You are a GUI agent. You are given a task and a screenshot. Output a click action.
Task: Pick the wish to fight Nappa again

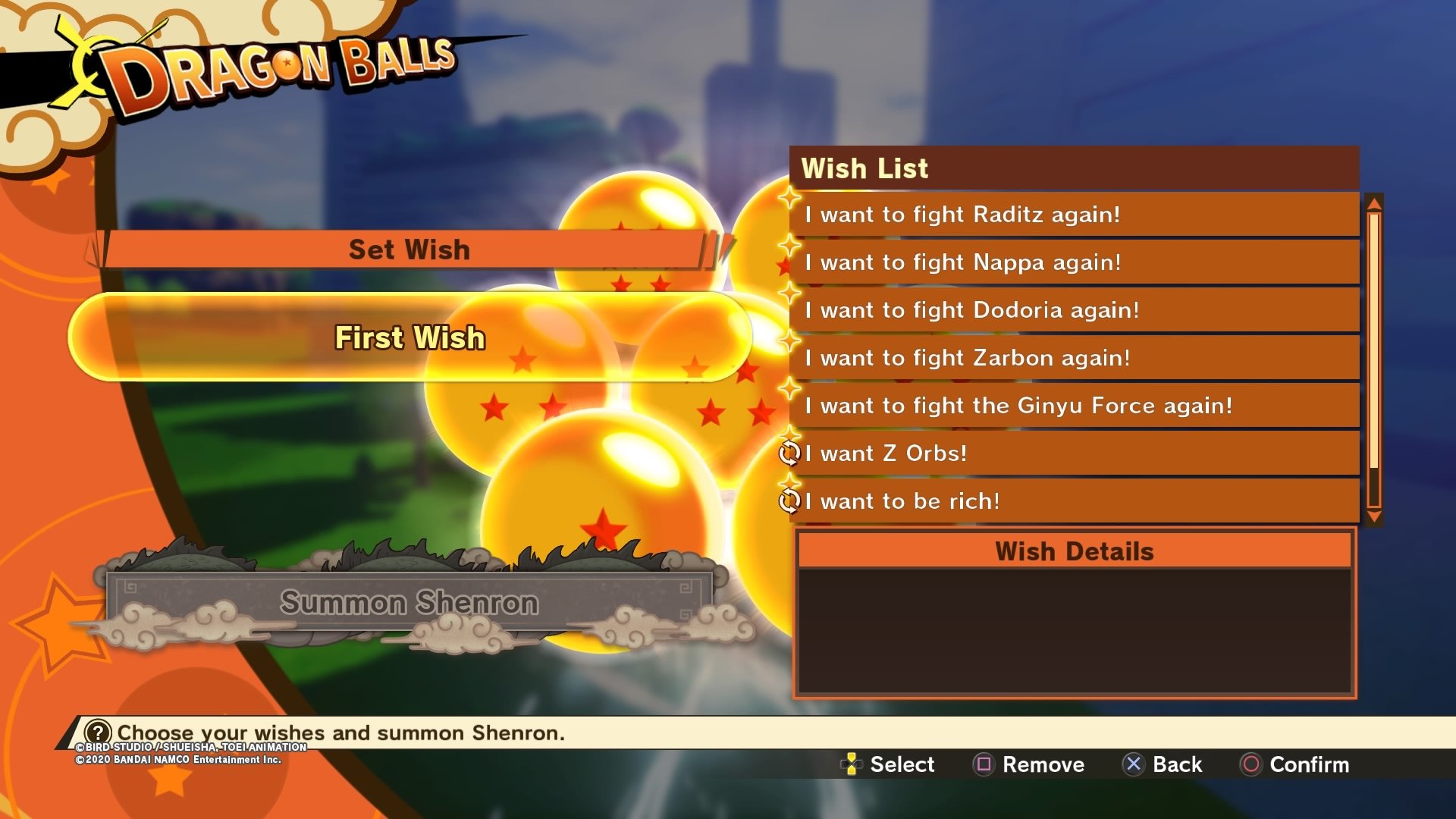(1073, 262)
